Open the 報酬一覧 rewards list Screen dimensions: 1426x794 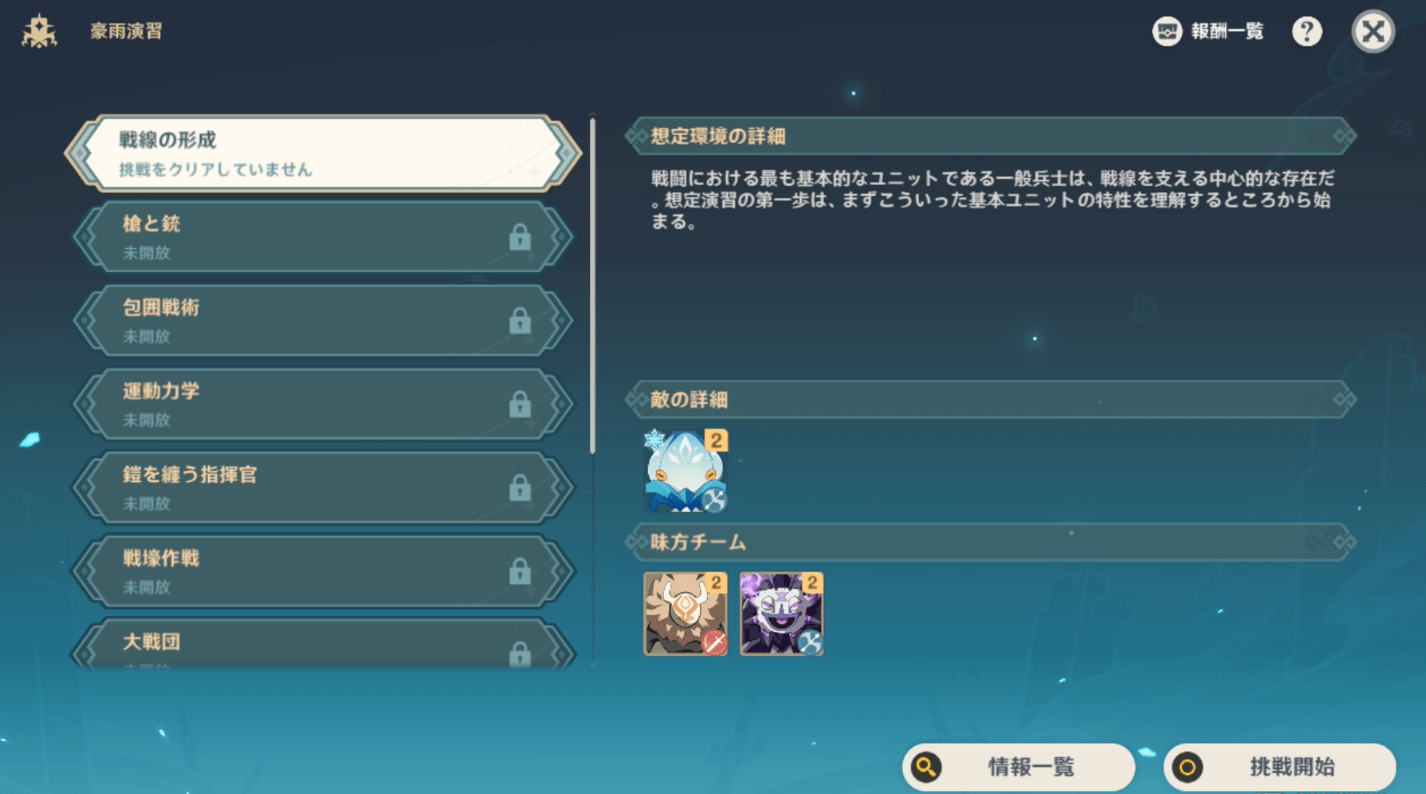(x=1208, y=31)
